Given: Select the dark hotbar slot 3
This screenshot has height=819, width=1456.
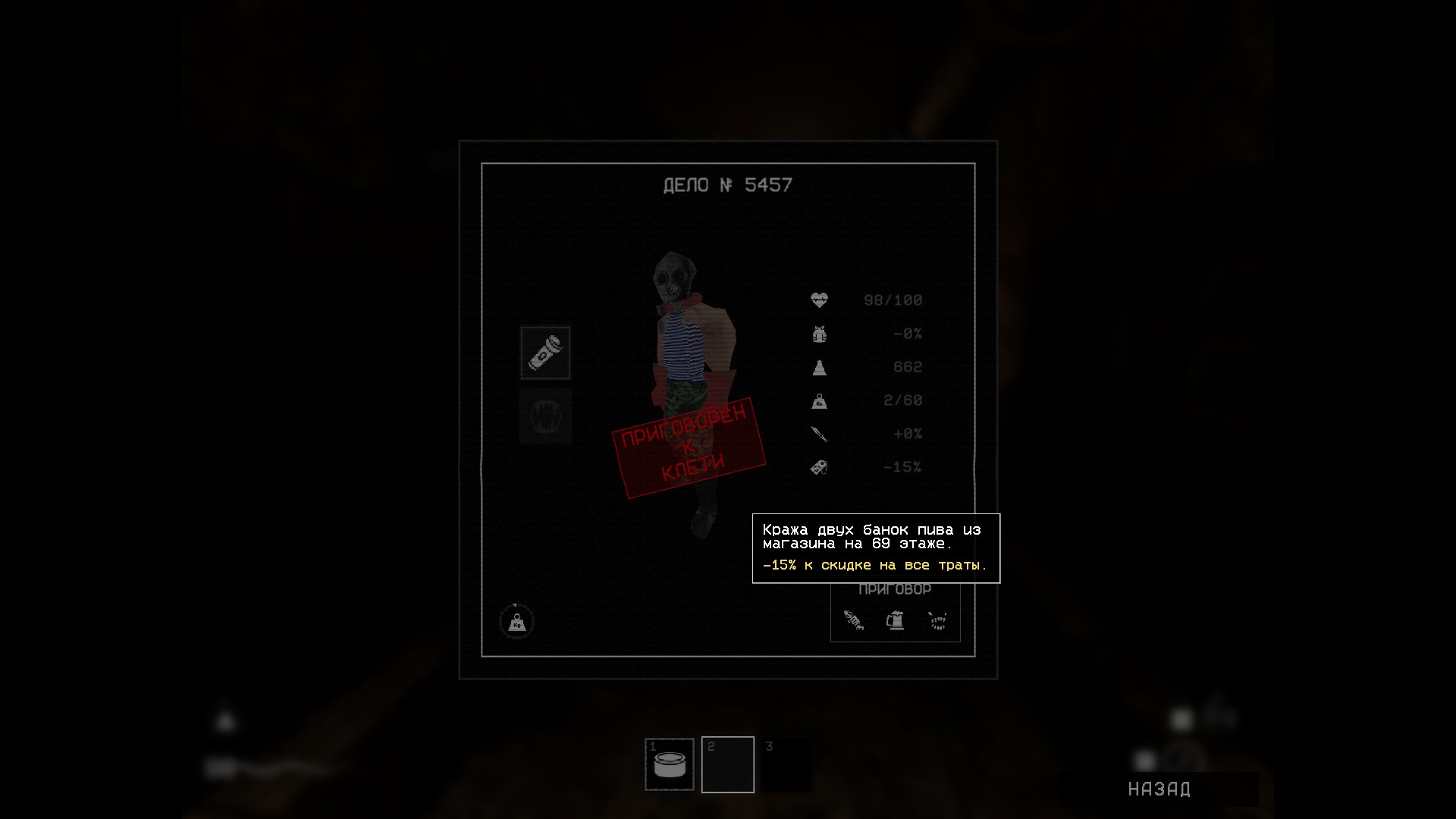Looking at the screenshot, I should [786, 764].
